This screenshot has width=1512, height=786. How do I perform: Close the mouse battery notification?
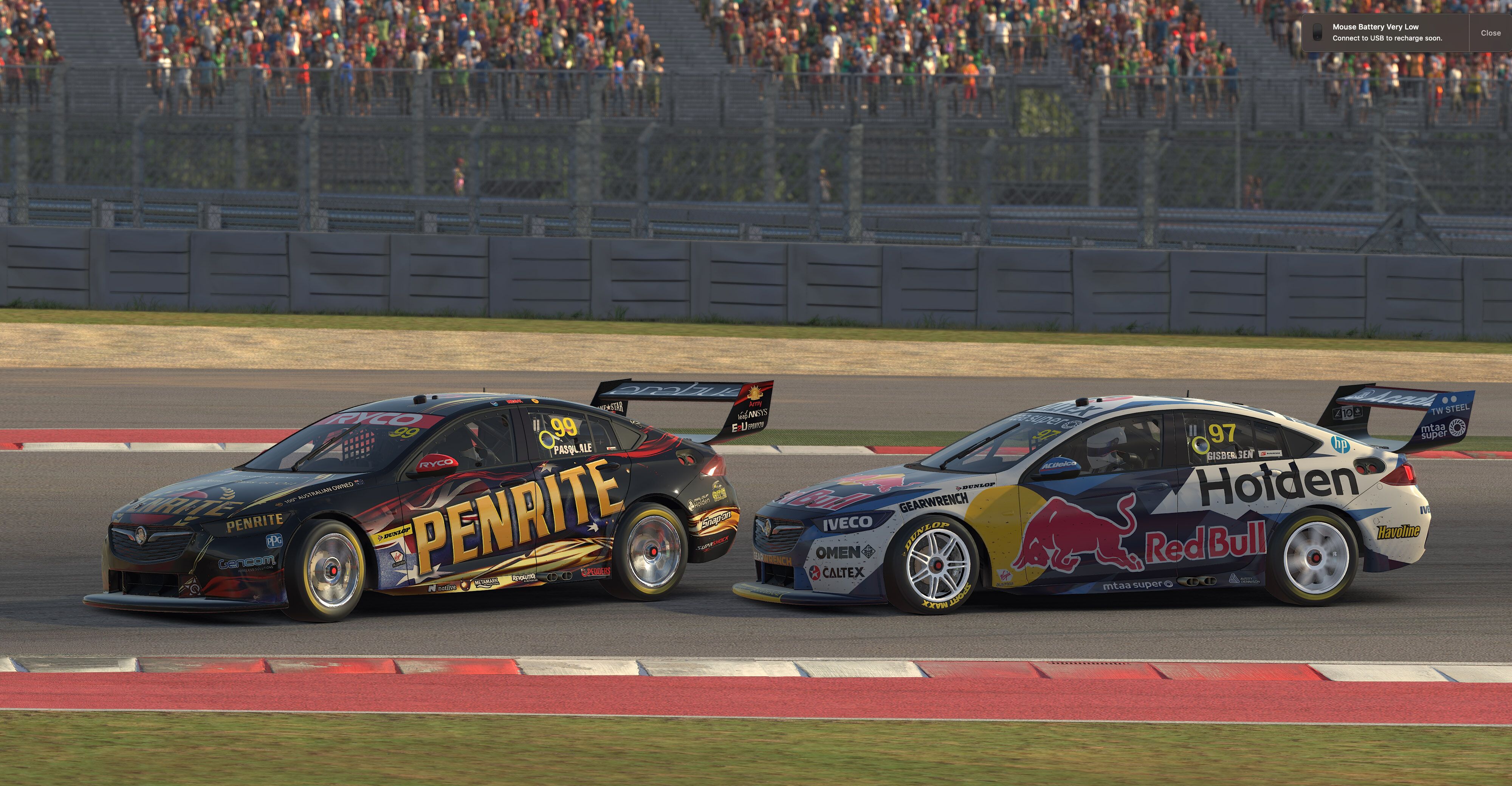tap(1490, 33)
